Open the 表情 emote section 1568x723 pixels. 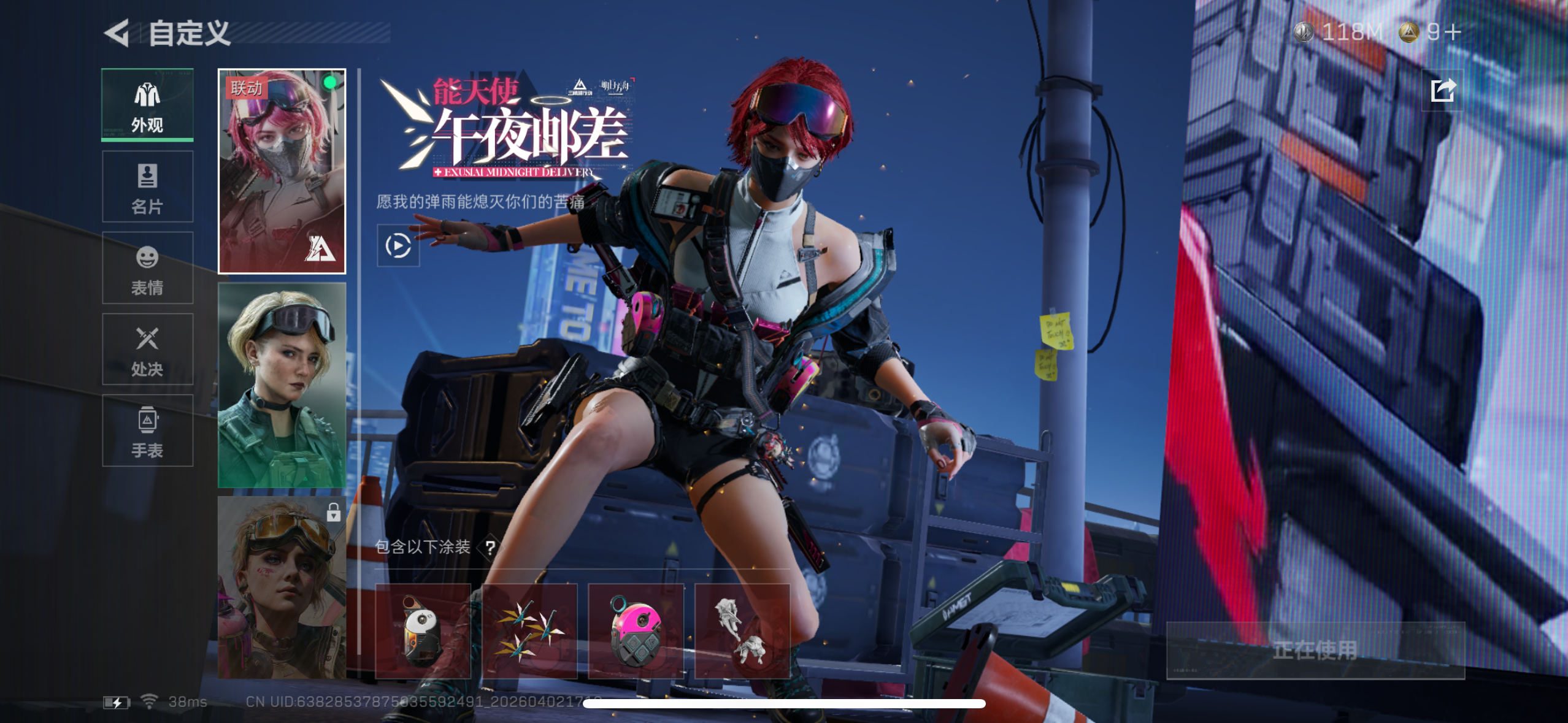(147, 269)
